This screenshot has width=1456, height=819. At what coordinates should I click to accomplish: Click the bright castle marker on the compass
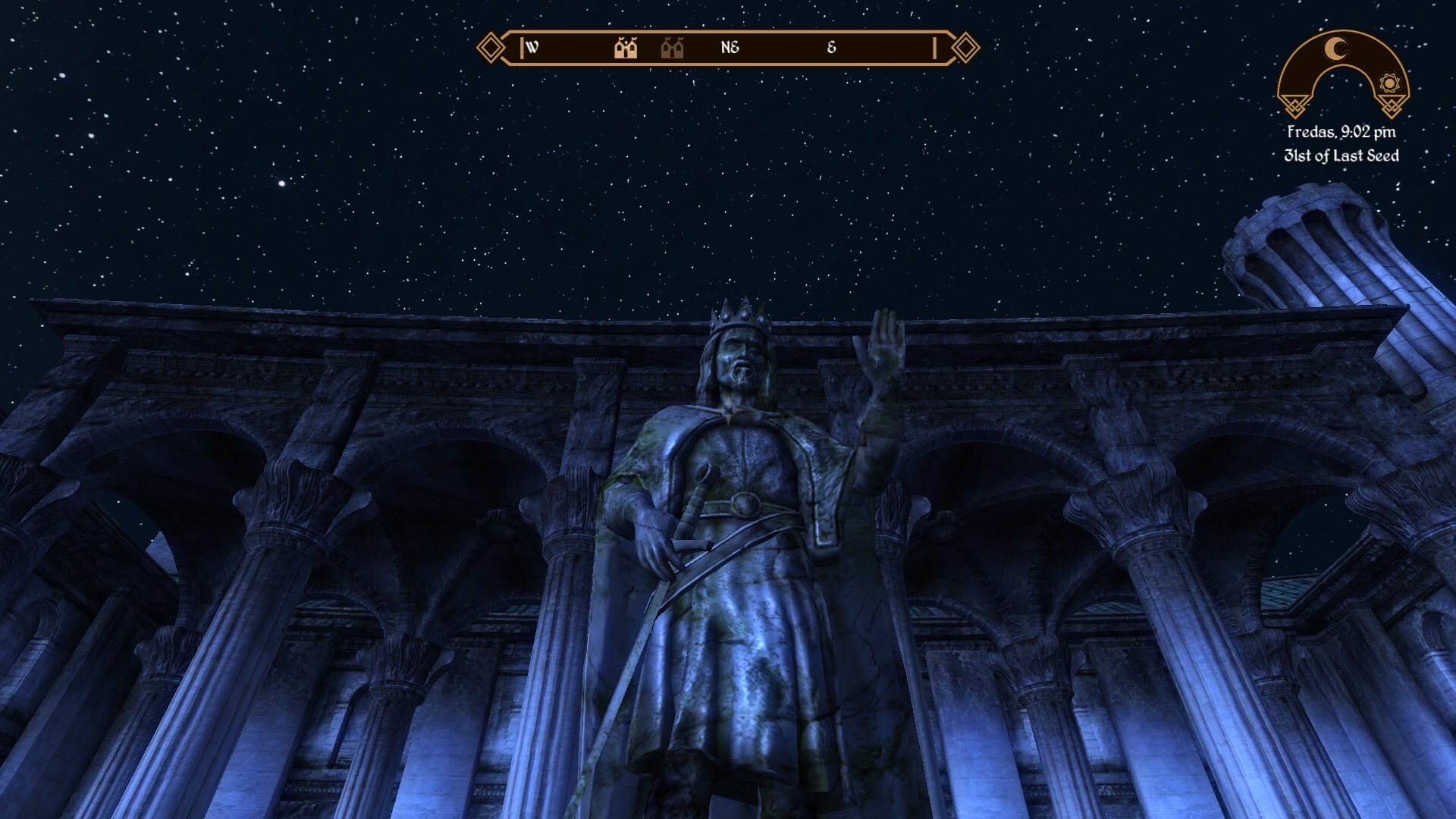pos(626,48)
